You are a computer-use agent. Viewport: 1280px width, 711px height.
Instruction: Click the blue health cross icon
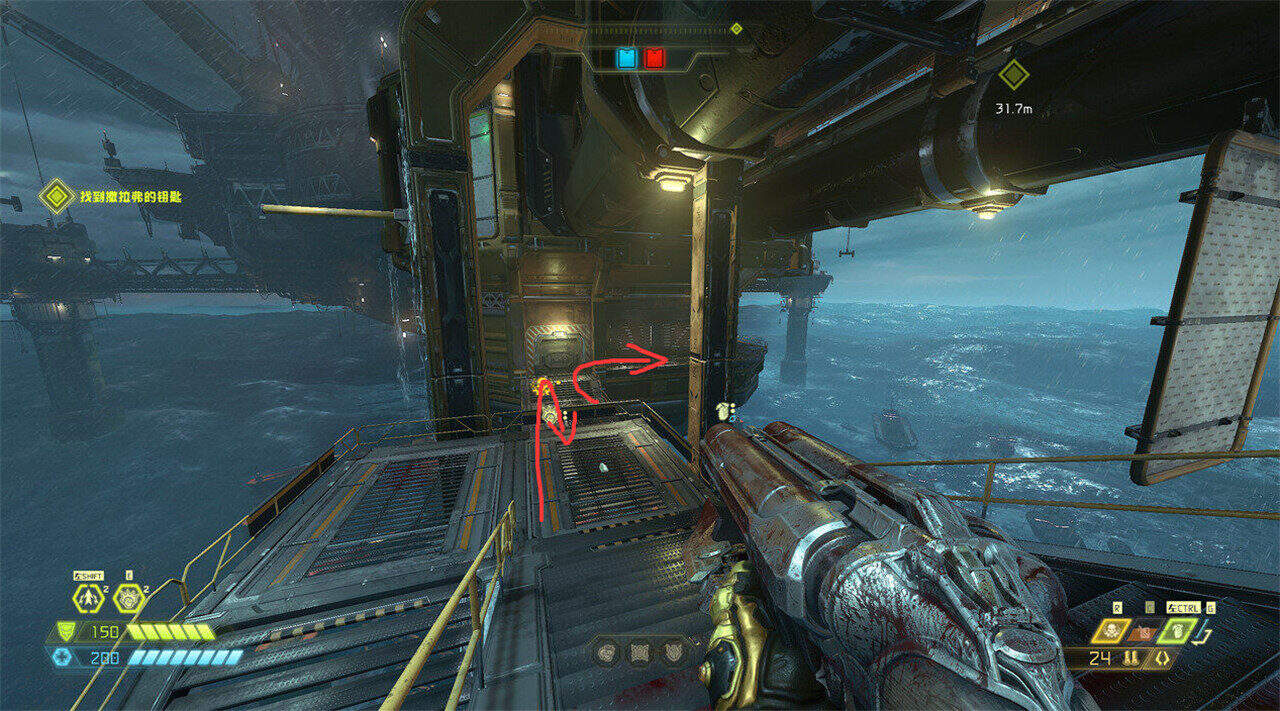(x=63, y=657)
